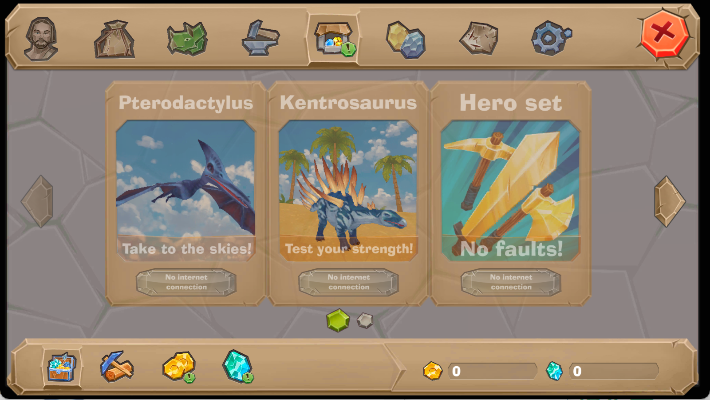Open the bearded character portrait tab
The height and width of the screenshot is (400, 710).
coord(41,38)
